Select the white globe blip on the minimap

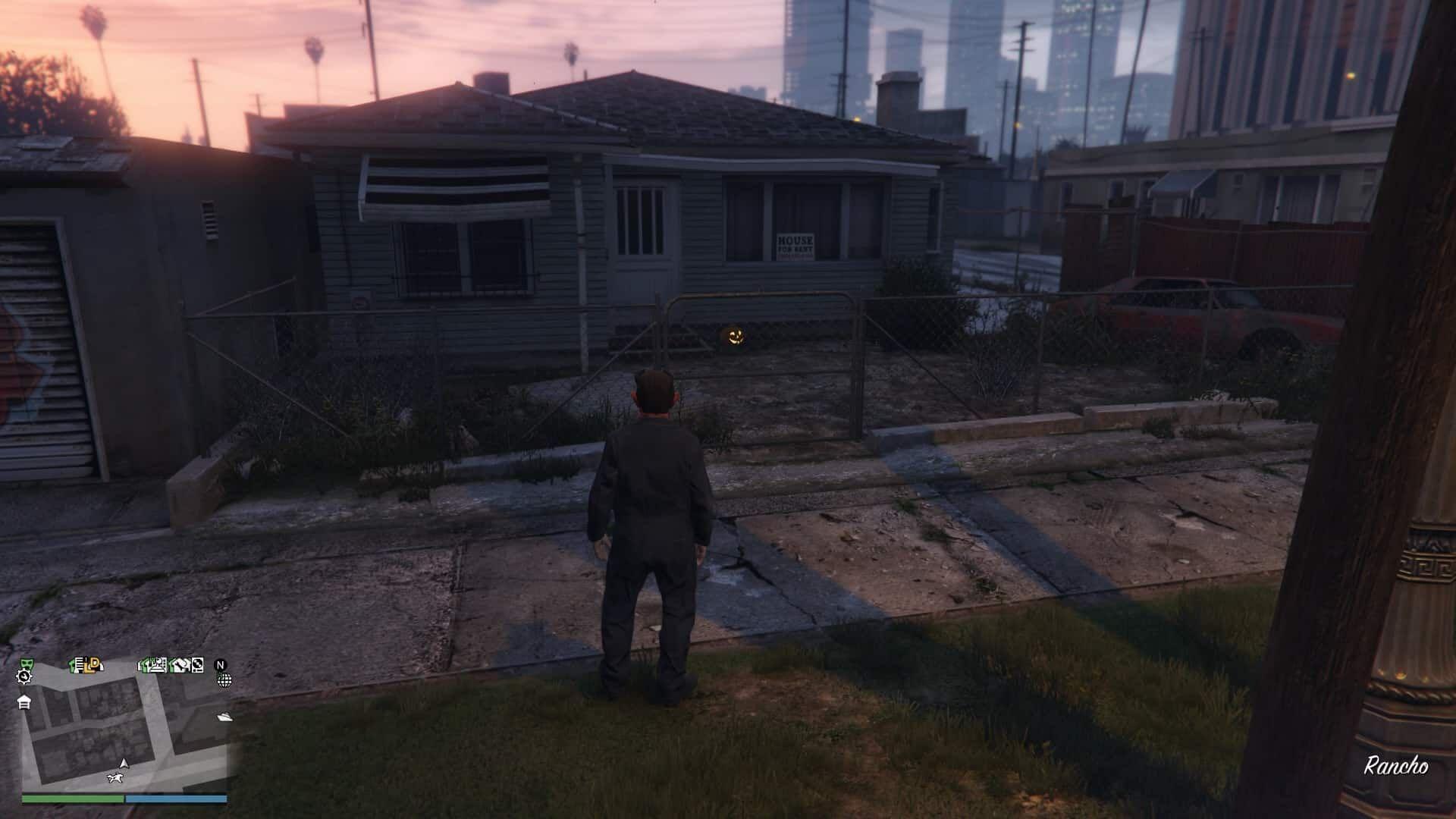[224, 679]
